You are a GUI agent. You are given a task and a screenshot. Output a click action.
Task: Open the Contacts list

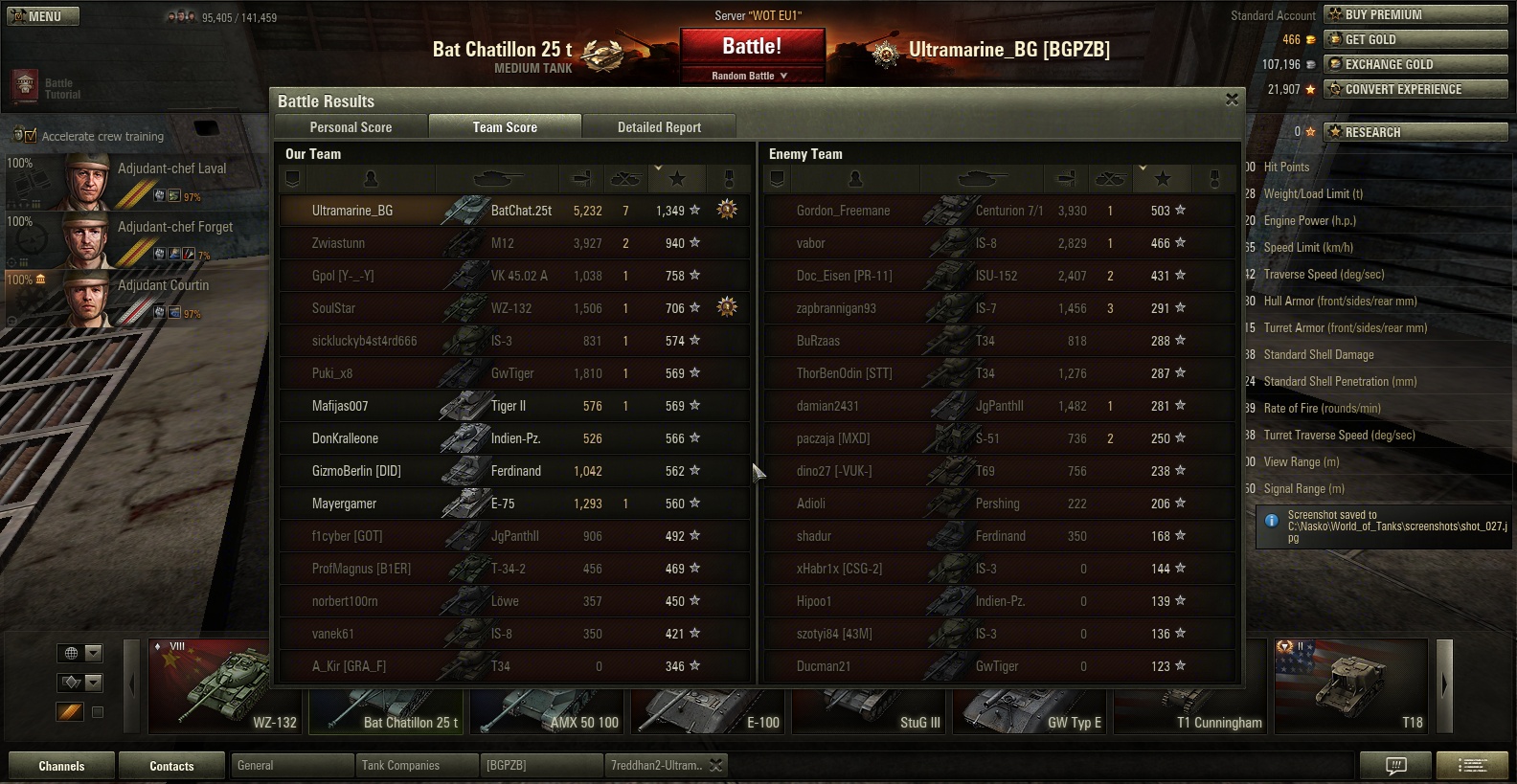click(171, 766)
